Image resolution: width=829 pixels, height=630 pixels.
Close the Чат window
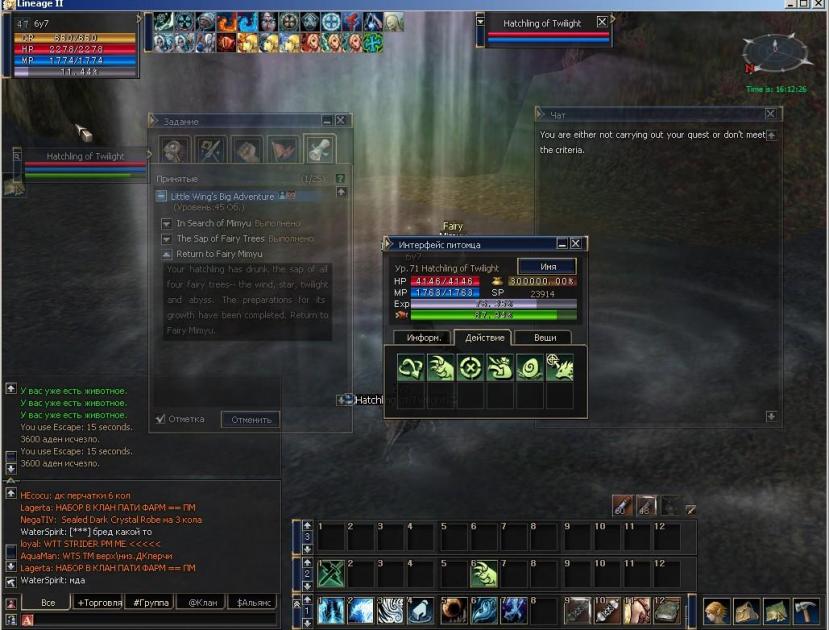click(x=771, y=115)
